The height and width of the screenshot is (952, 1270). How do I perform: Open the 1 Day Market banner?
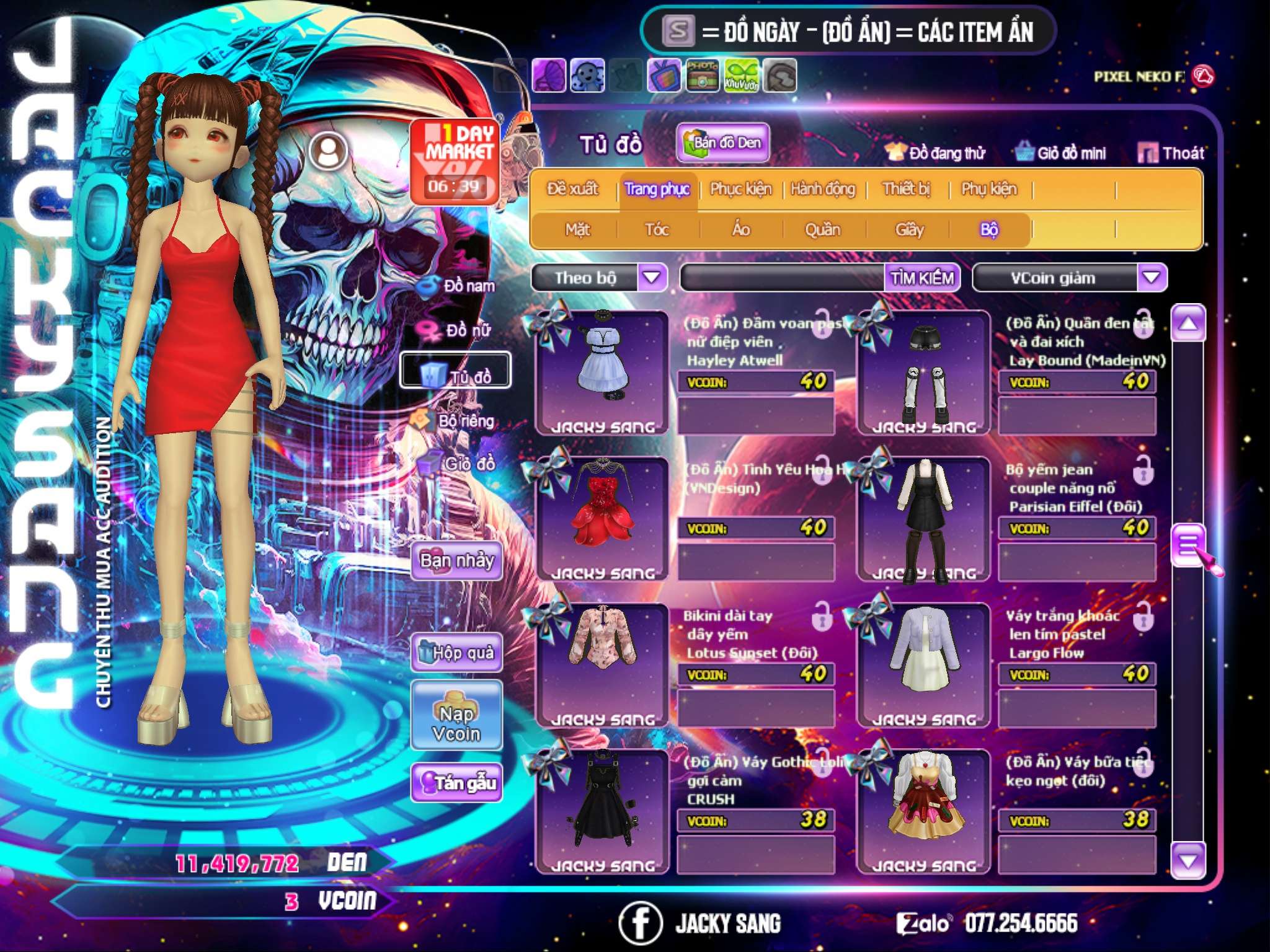coord(455,161)
